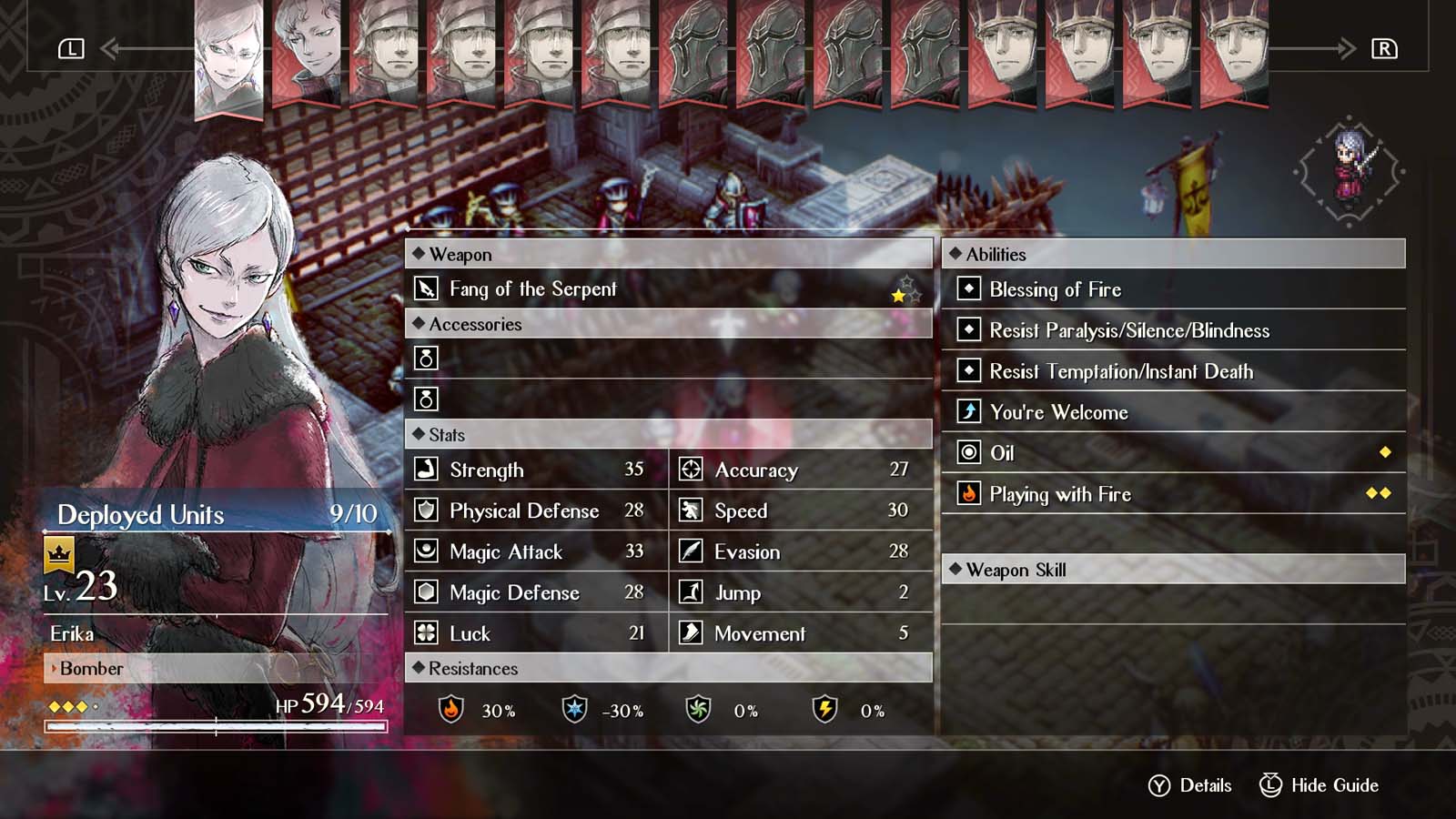Select the Playing with Fire flame icon
The width and height of the screenshot is (1456, 819).
pyautogui.click(x=967, y=494)
